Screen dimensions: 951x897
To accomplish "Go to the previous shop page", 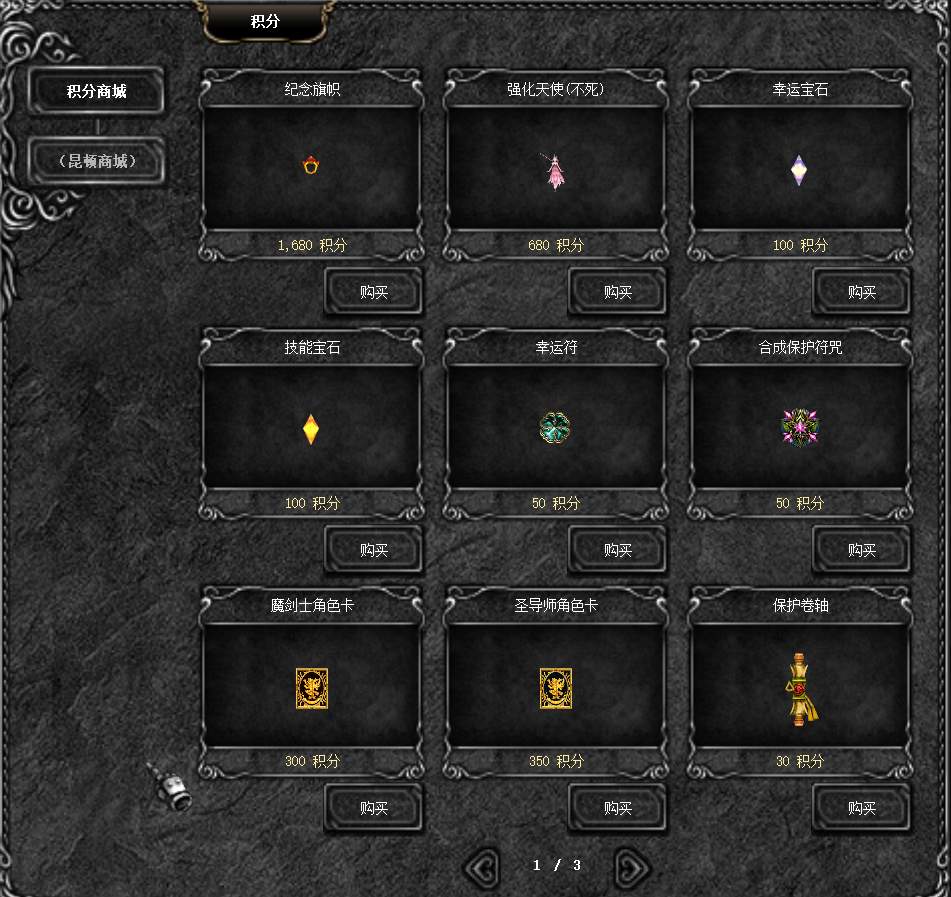I will point(483,867).
